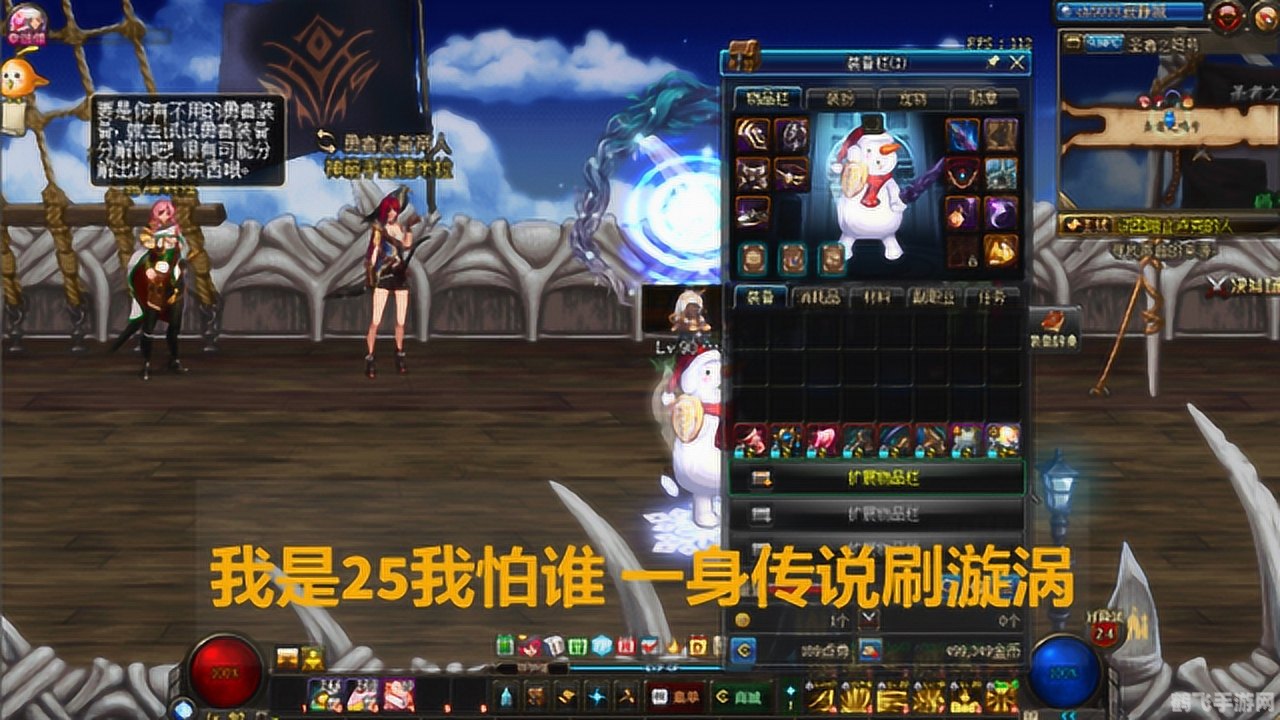
Task: Toggle the pin on the inventory window title bar
Action: 994,61
